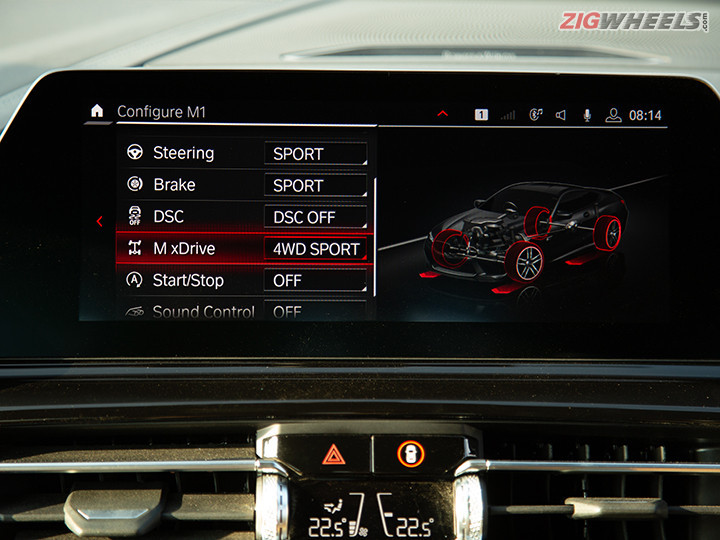Image resolution: width=720 pixels, height=540 pixels.
Task: Change the Brake mode dropdown
Action: click(x=315, y=185)
